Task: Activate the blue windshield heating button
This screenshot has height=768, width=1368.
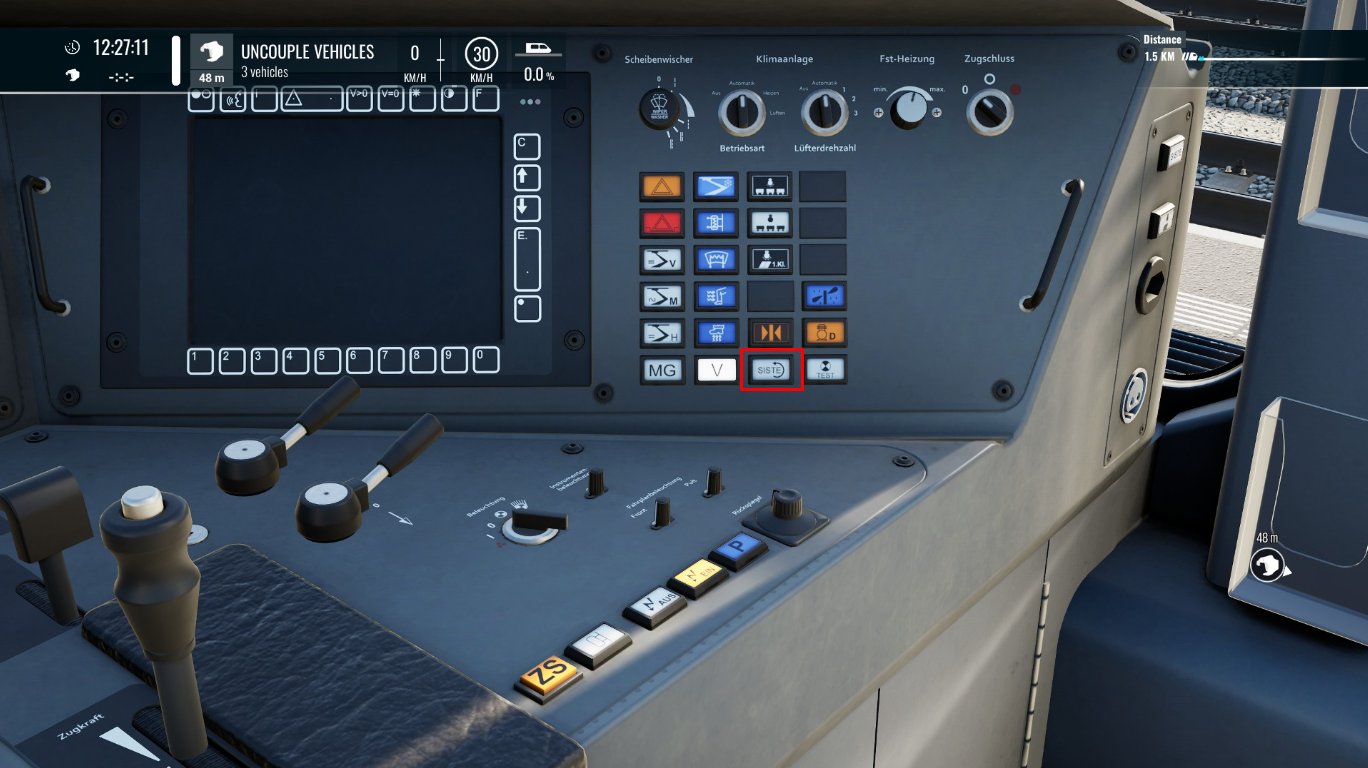Action: click(716, 259)
